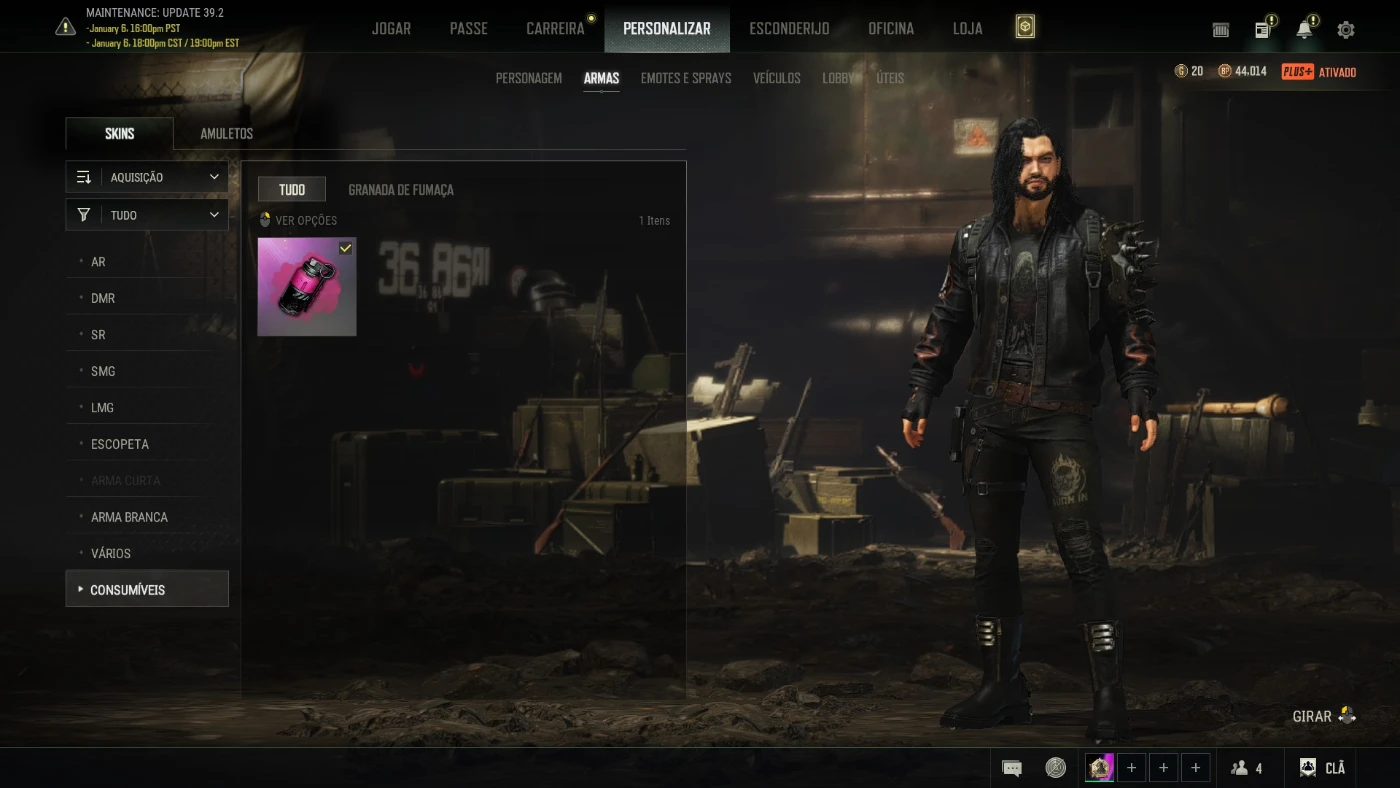Image resolution: width=1400 pixels, height=788 pixels.
Task: Switch to the Veículos tab
Action: [x=776, y=78]
